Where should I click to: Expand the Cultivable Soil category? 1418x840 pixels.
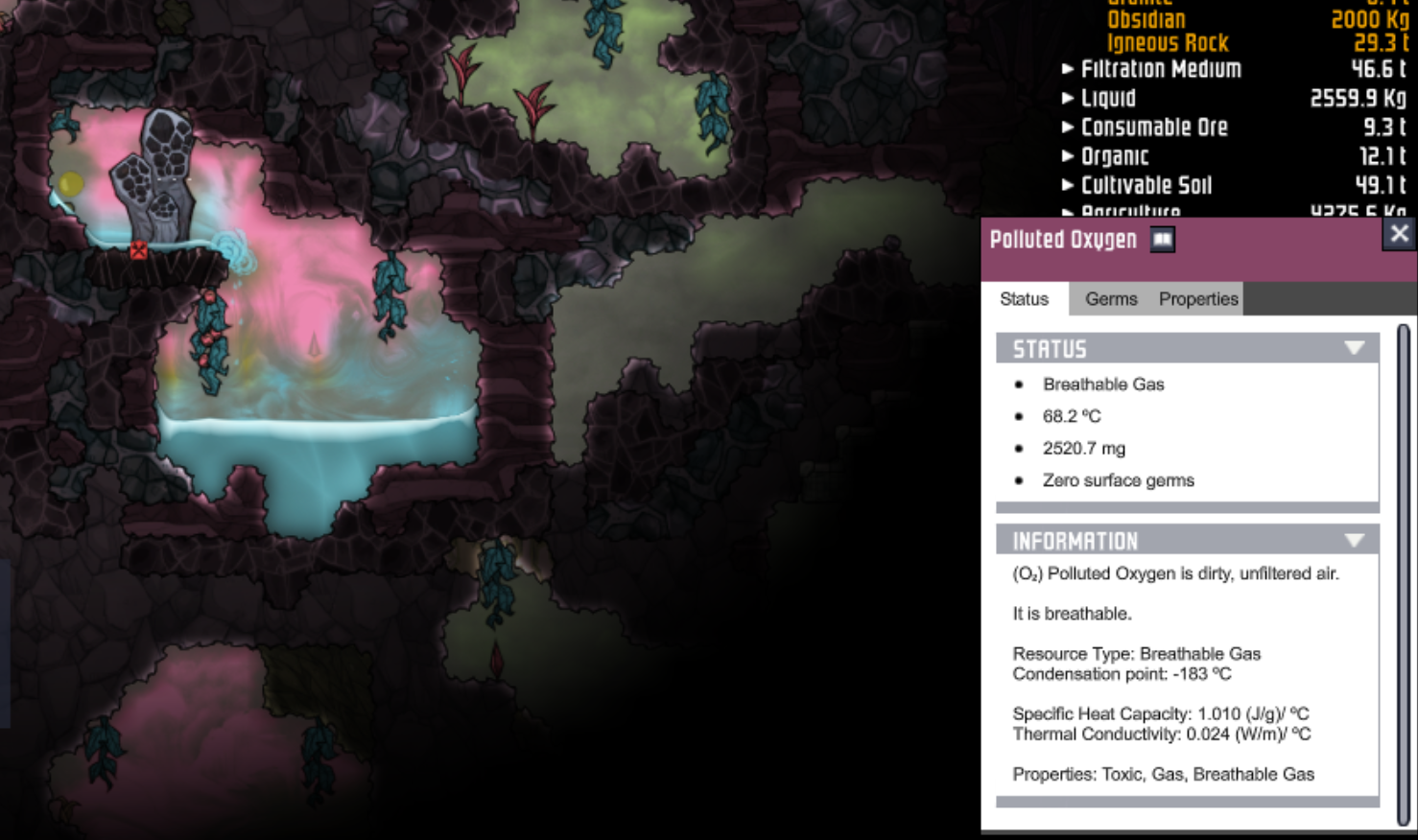coord(1068,185)
